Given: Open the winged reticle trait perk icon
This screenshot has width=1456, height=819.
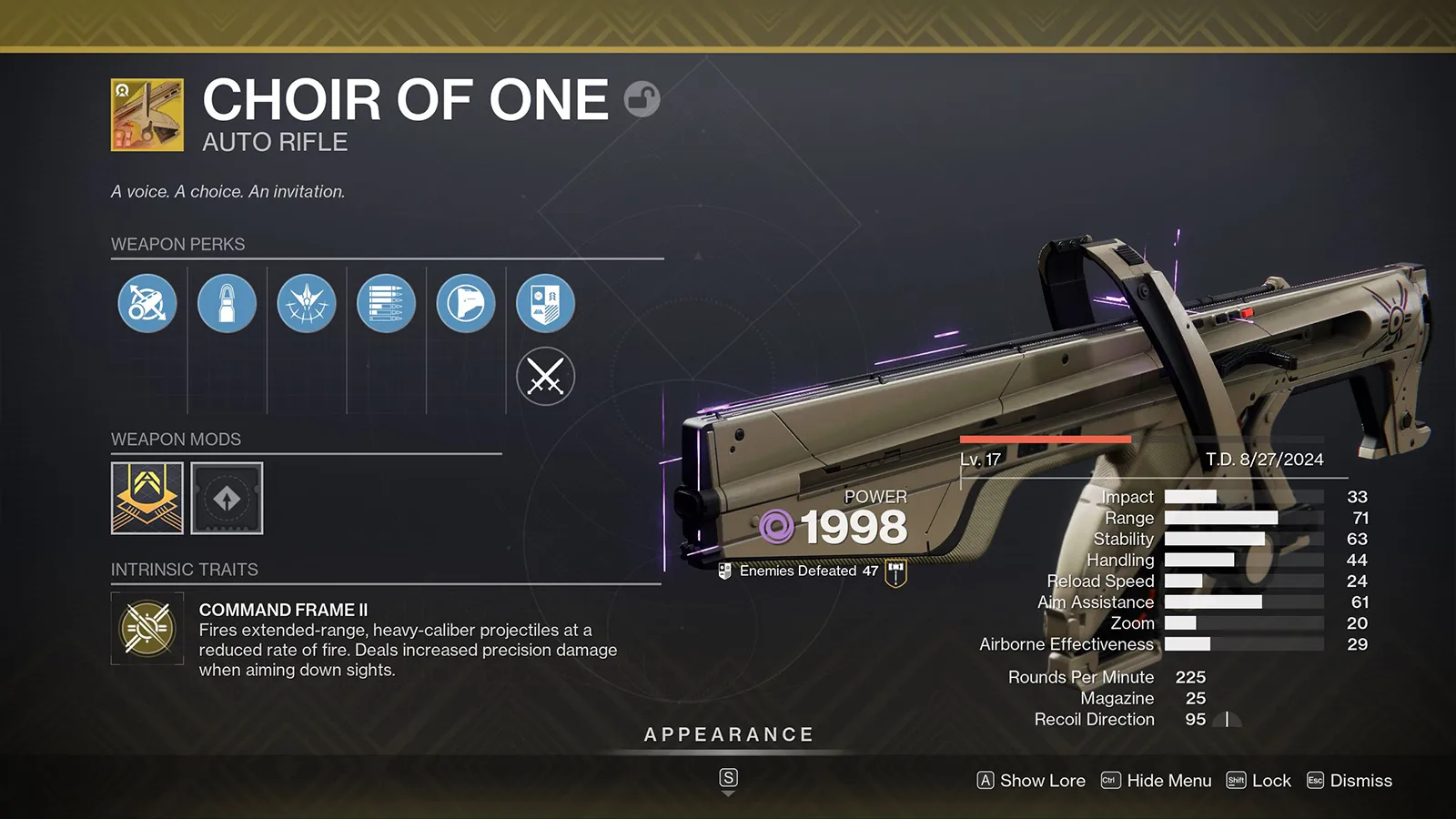Looking at the screenshot, I should [x=306, y=304].
